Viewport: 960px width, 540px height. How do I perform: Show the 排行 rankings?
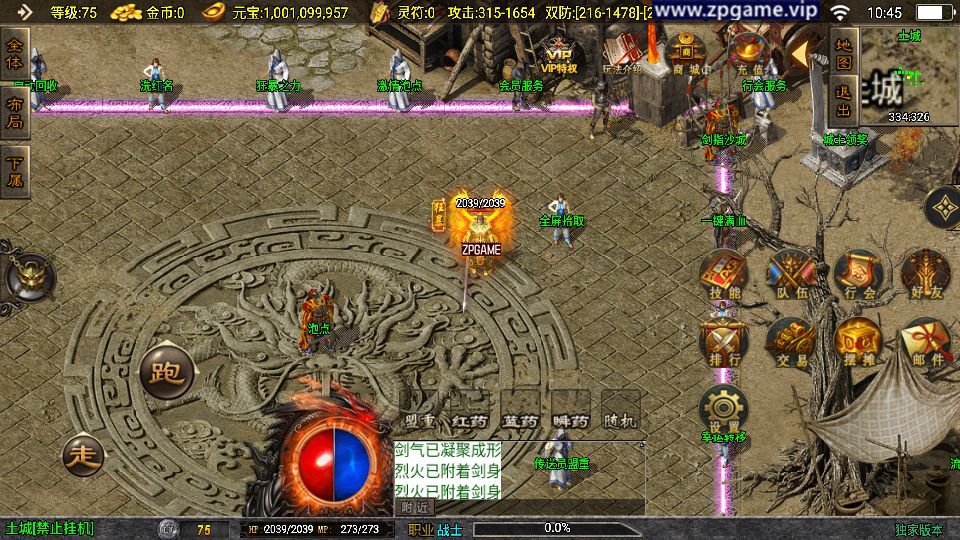[x=723, y=342]
